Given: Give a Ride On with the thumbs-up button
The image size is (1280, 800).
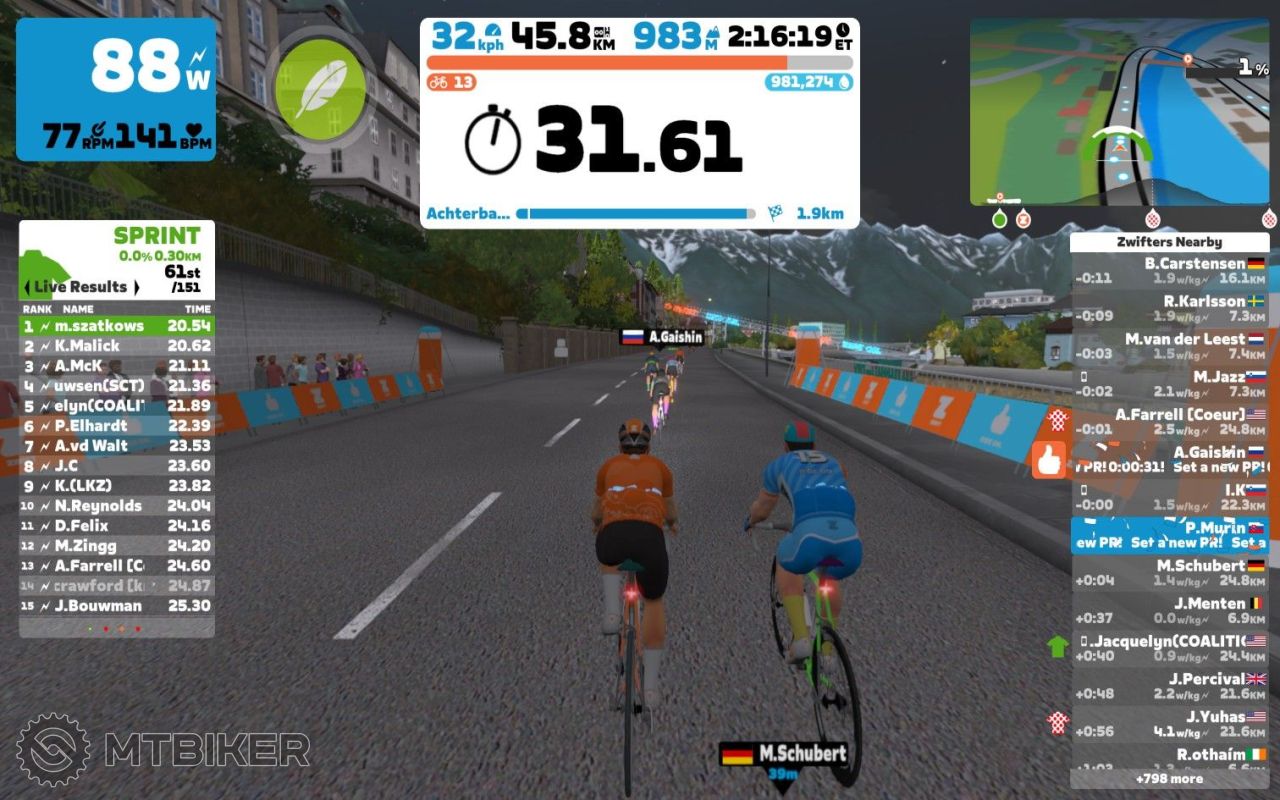Looking at the screenshot, I should point(1049,460).
